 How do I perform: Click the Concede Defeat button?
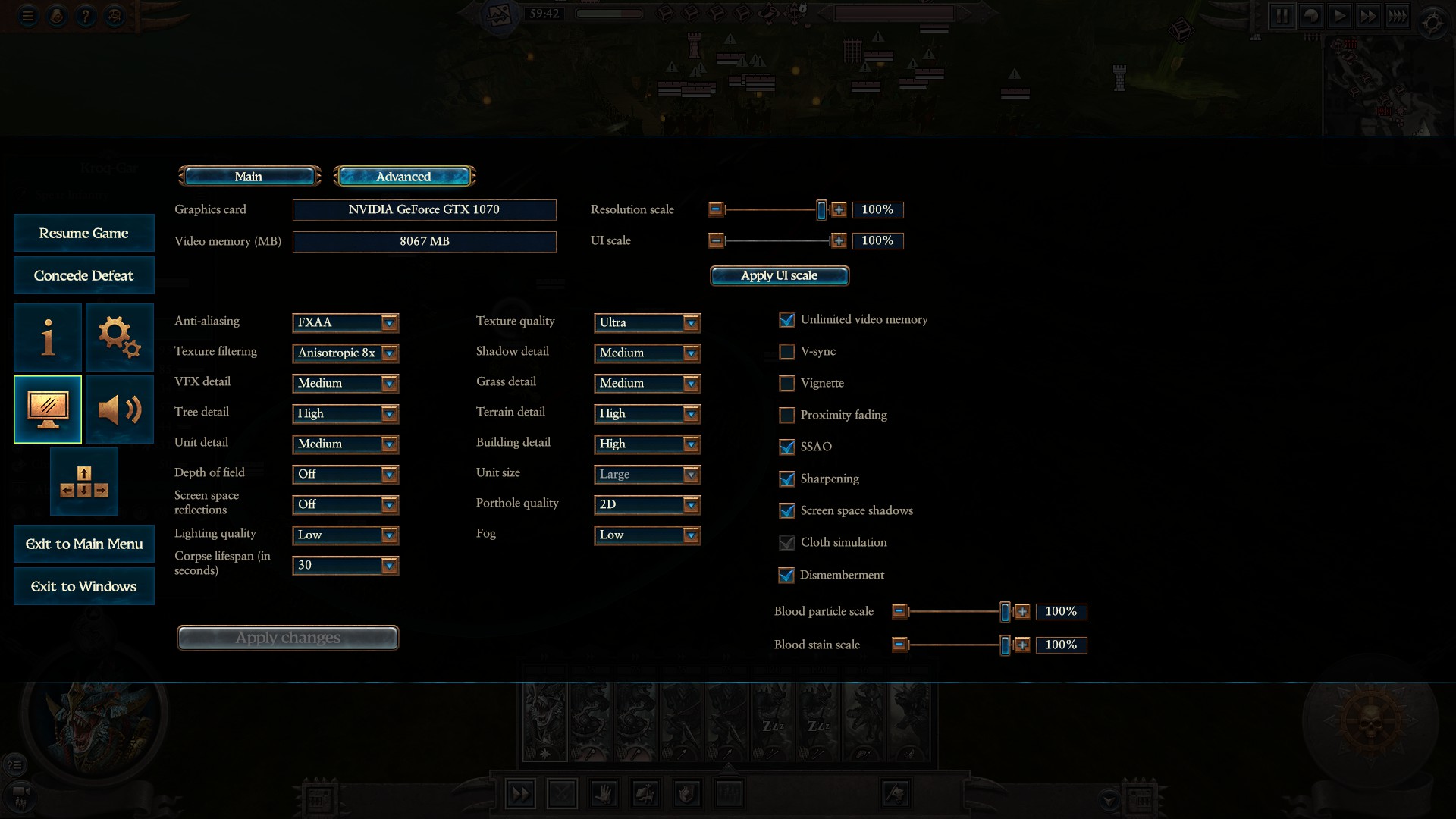click(x=83, y=275)
